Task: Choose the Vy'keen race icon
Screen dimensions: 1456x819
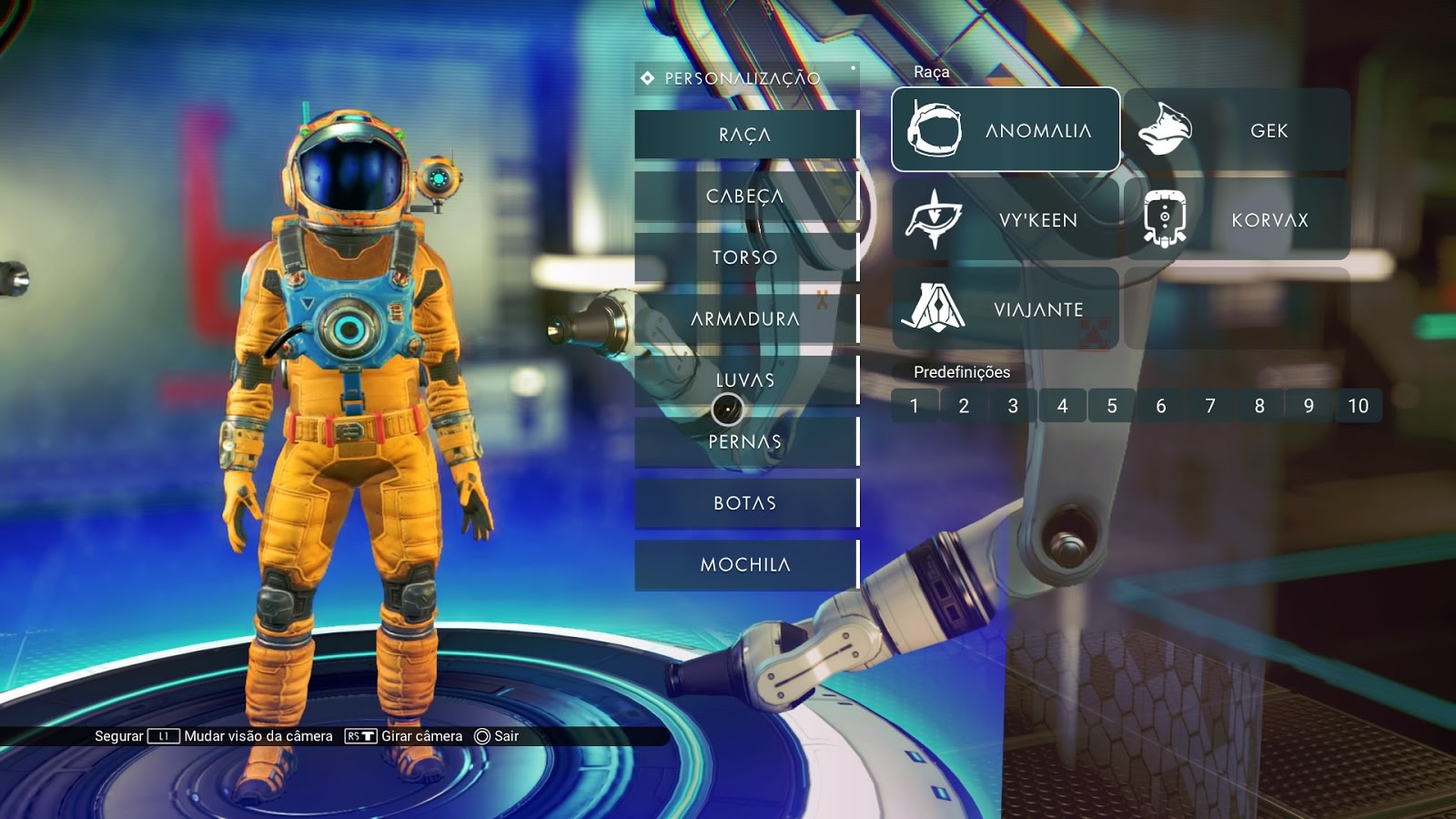Action: pos(935,217)
